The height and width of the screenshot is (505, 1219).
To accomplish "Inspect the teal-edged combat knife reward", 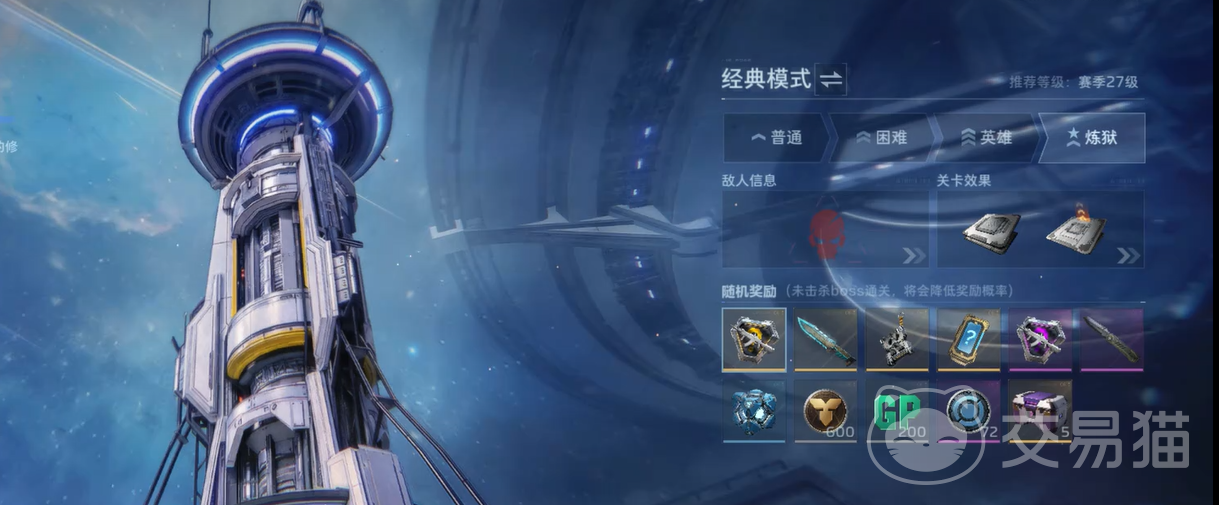I will (826, 339).
